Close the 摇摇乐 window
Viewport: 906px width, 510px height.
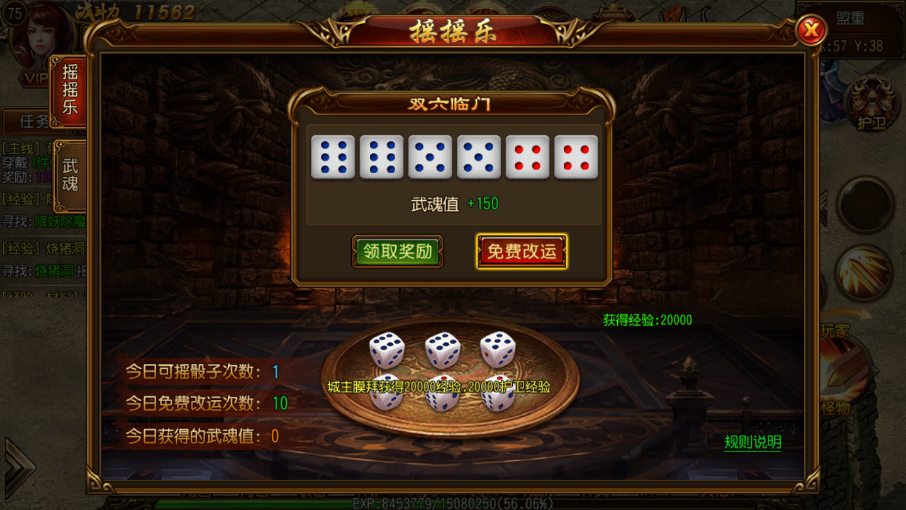click(810, 31)
